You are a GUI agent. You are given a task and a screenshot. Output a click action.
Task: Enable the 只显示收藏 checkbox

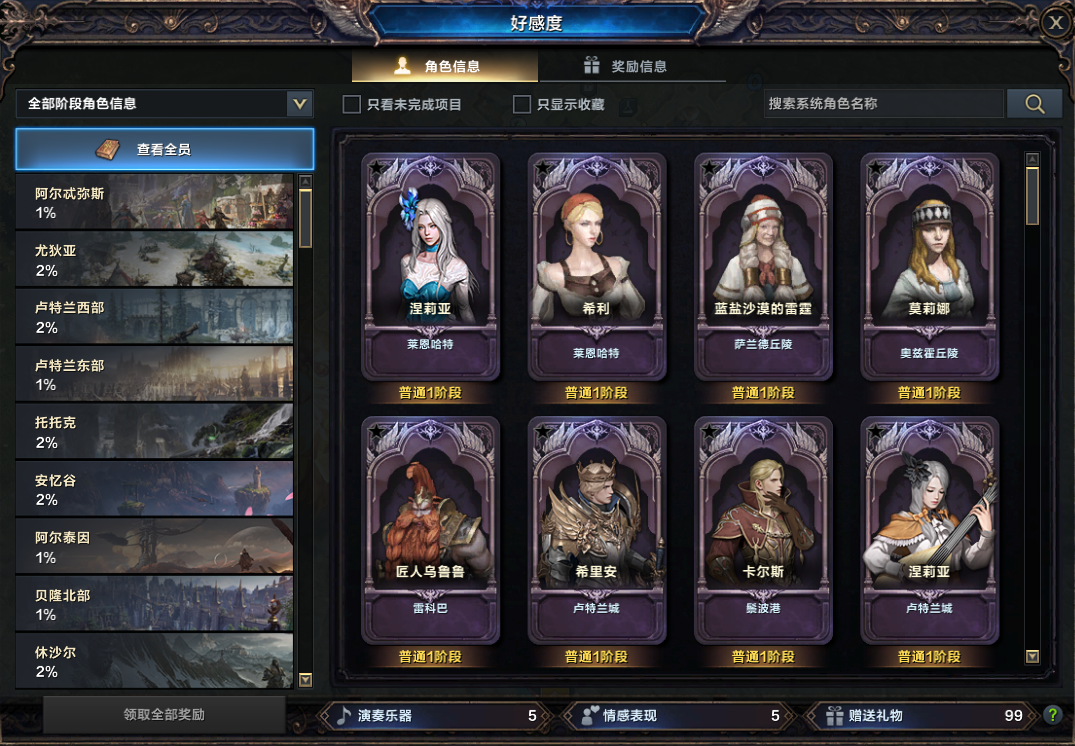(x=522, y=104)
